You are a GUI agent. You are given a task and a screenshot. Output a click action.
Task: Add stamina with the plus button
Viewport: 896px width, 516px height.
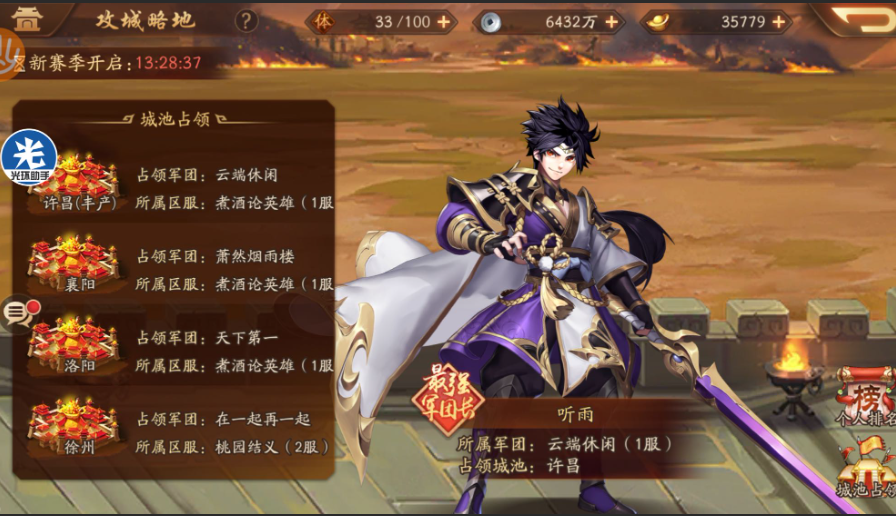click(444, 22)
